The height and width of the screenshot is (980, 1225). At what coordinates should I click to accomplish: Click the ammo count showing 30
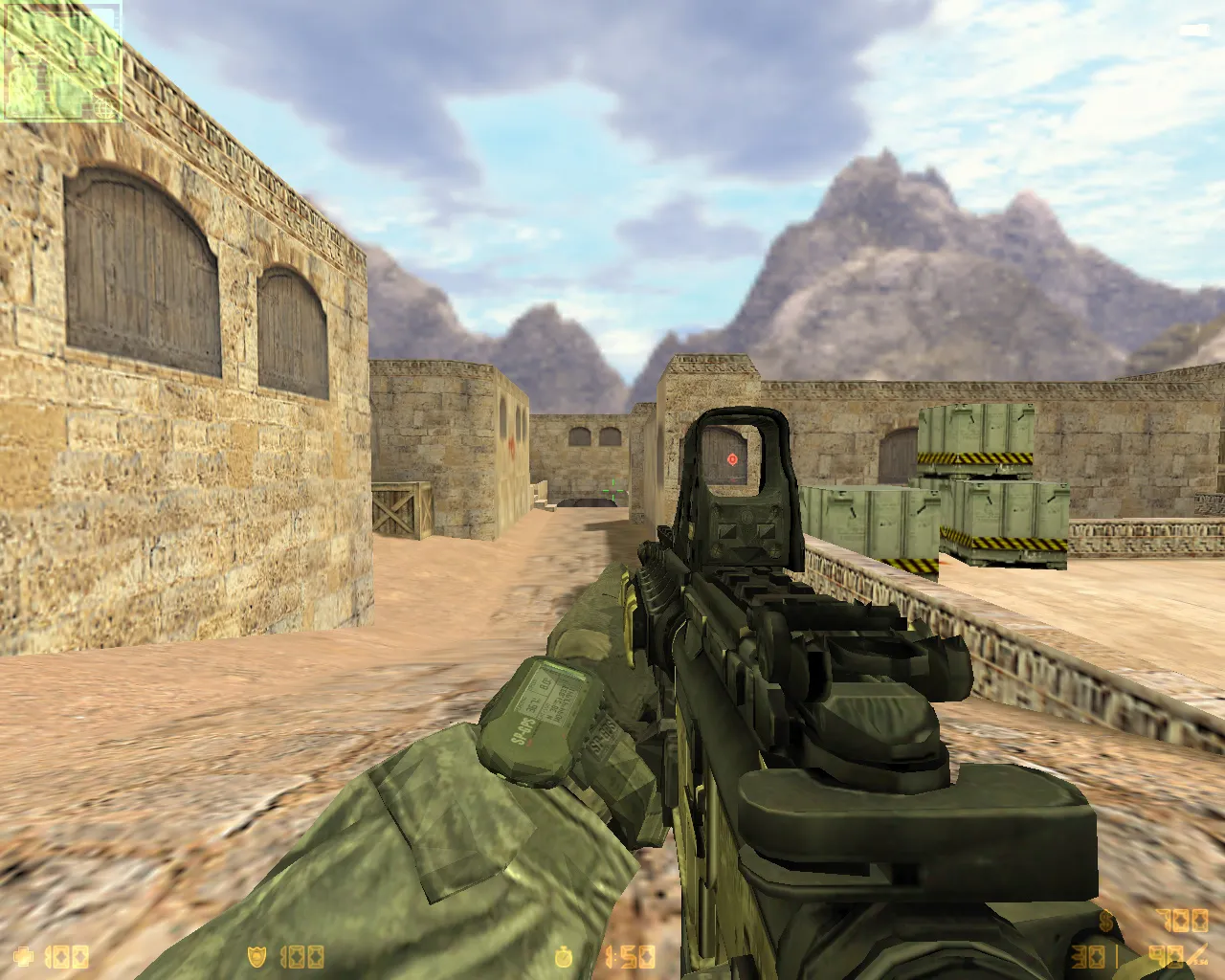pos(1086,955)
